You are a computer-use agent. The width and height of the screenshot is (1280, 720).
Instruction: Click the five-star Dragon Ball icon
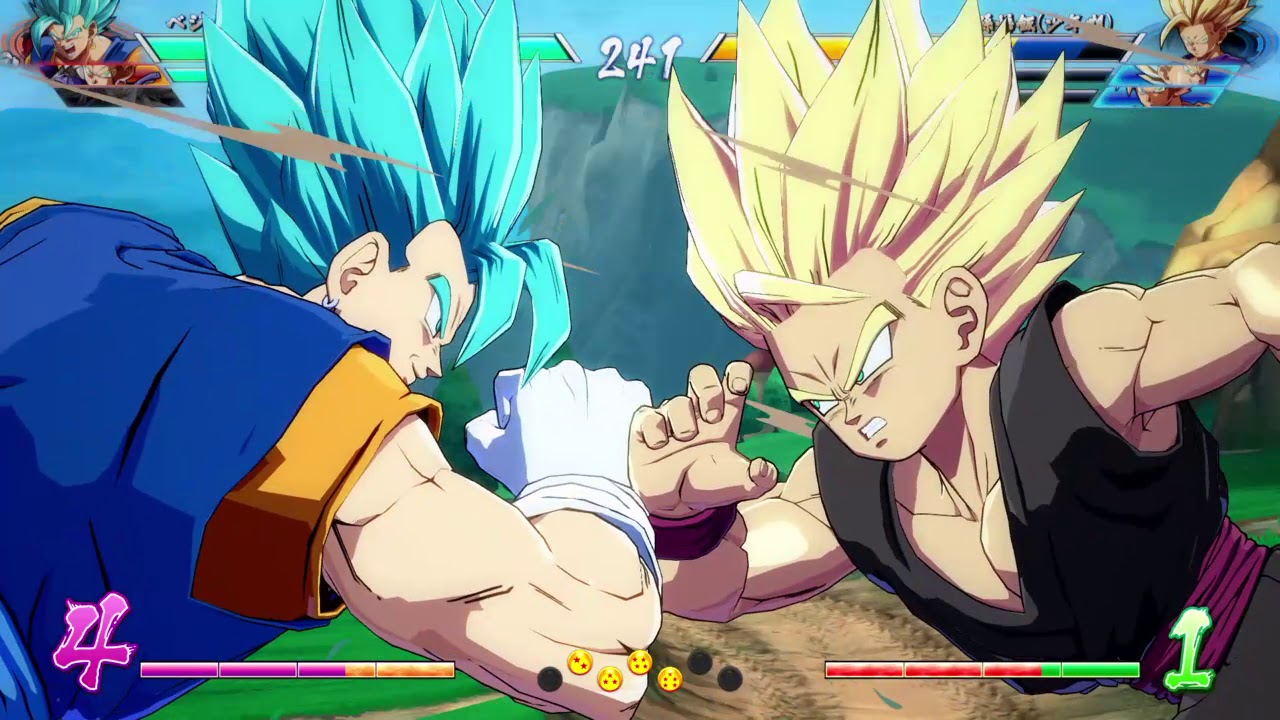coord(670,680)
